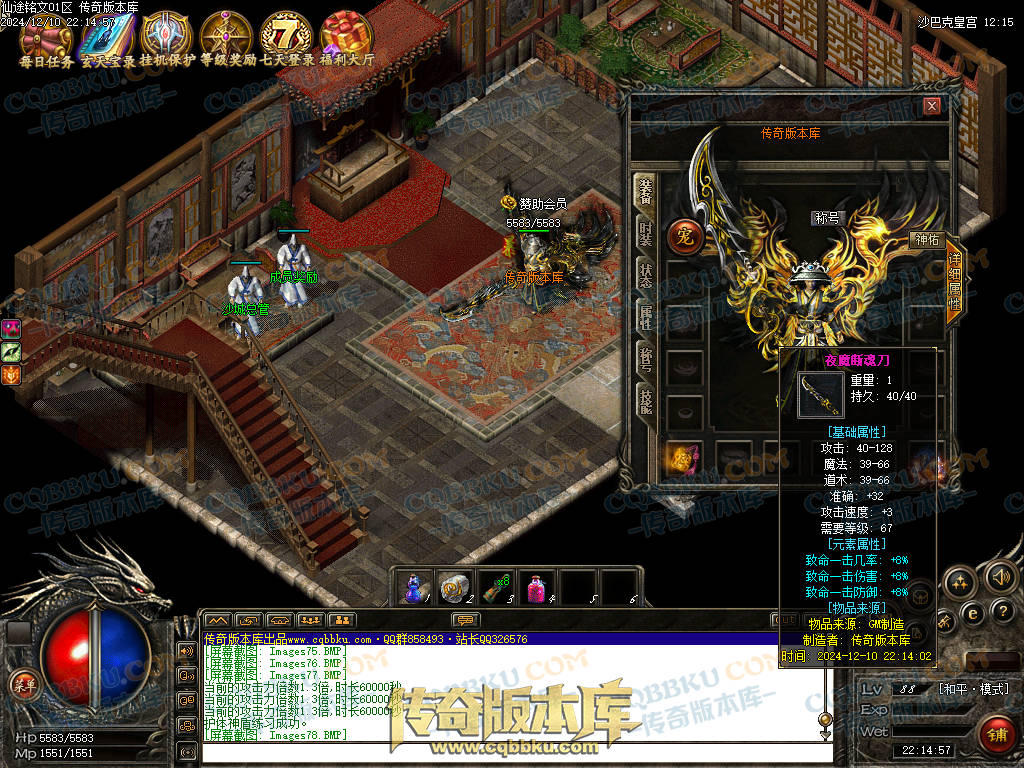Click the 和平·模式 attack mode label
This screenshot has height=768, width=1024.
pyautogui.click(x=974, y=689)
